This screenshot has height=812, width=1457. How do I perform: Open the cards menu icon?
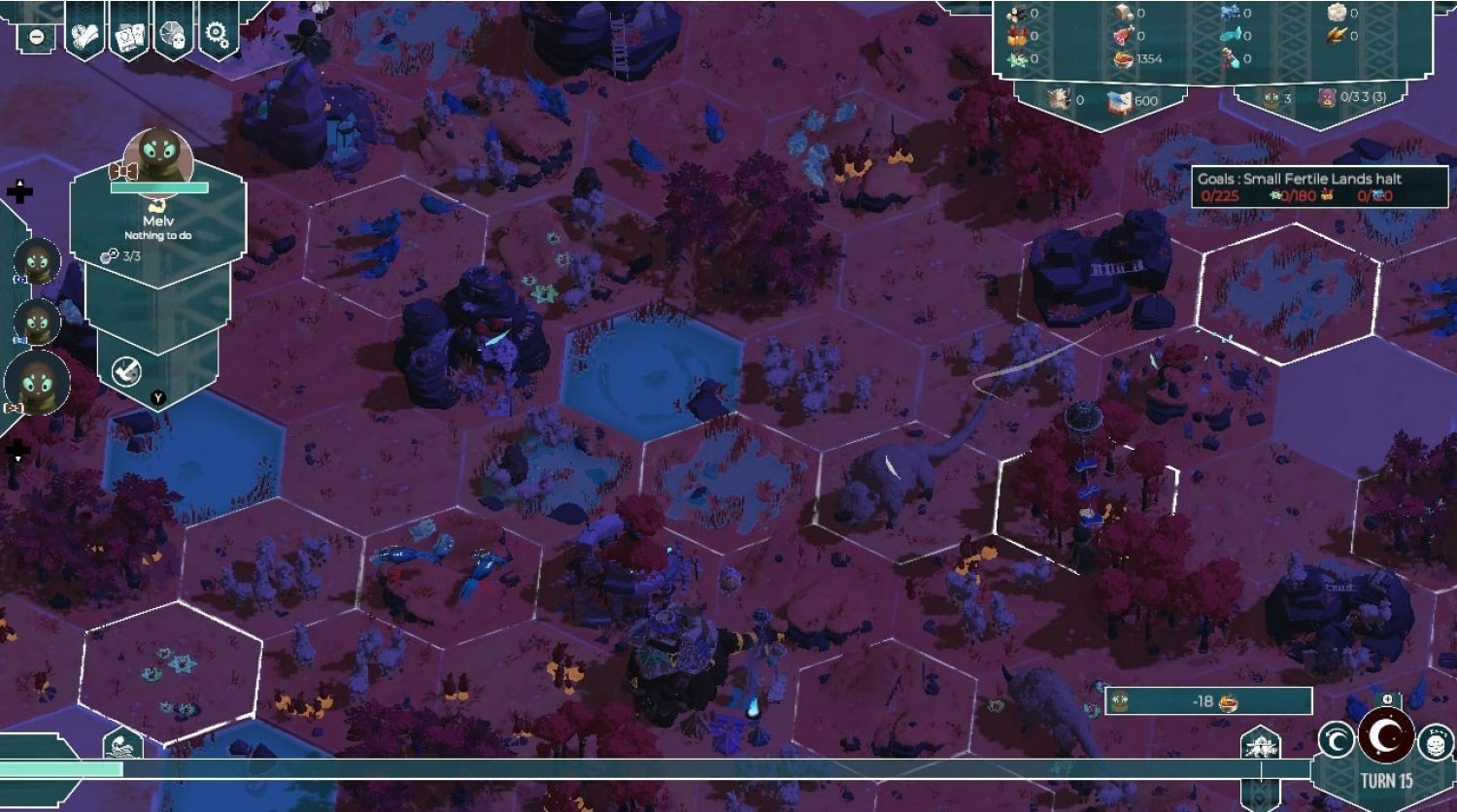pos(129,36)
